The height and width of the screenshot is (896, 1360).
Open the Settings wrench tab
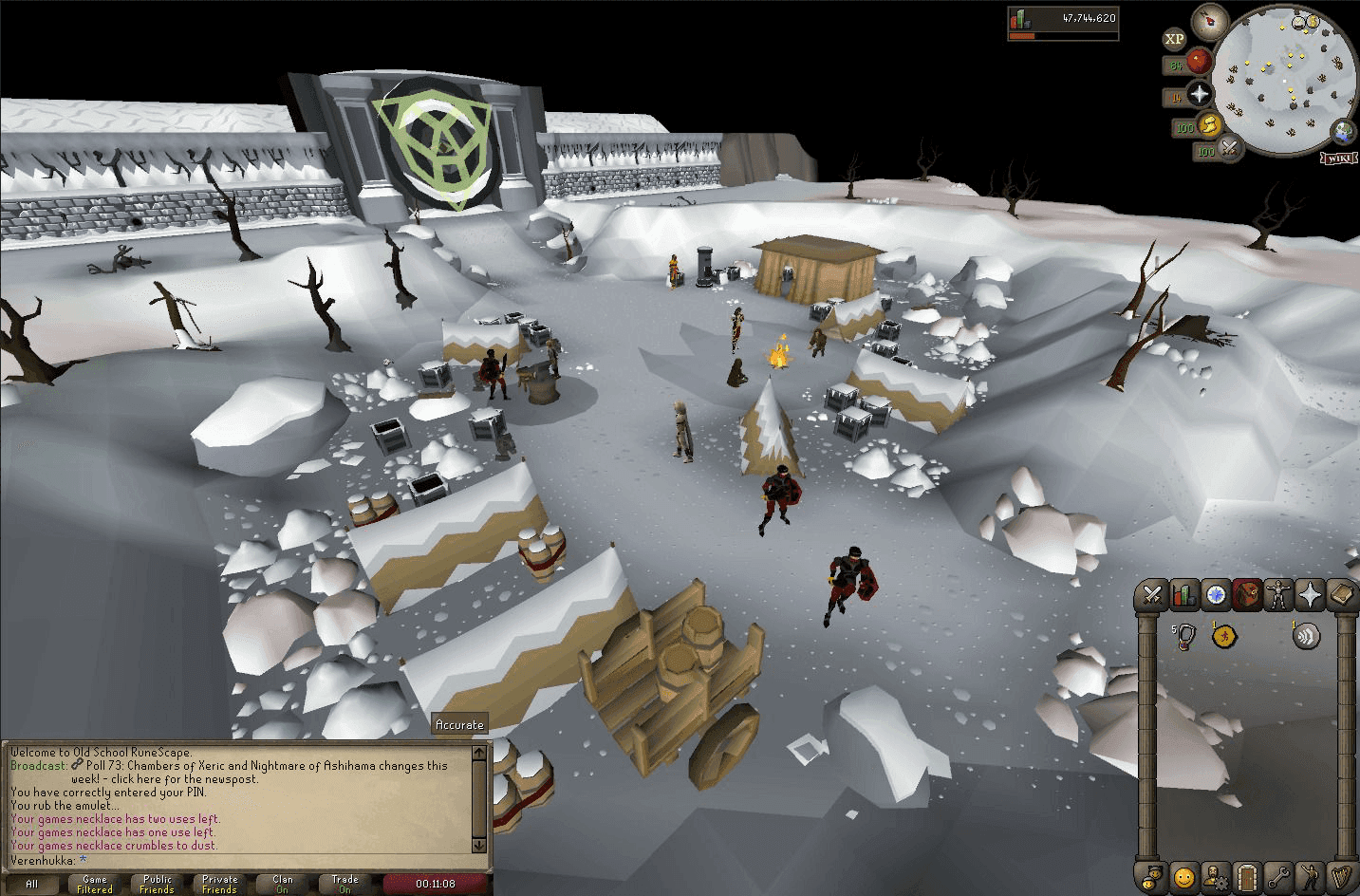click(x=1278, y=876)
